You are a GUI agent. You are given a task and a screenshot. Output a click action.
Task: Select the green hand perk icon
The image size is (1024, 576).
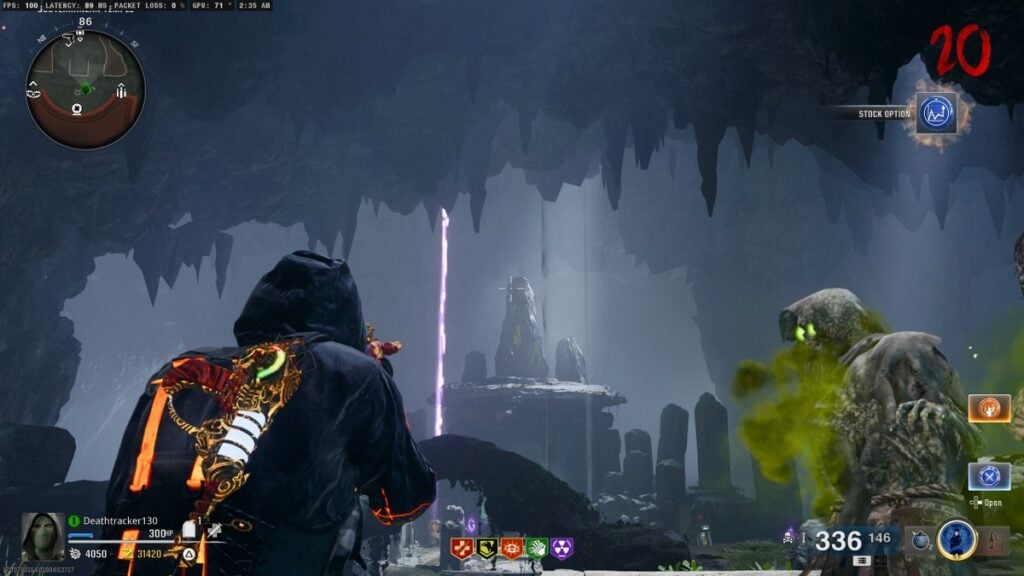point(537,548)
